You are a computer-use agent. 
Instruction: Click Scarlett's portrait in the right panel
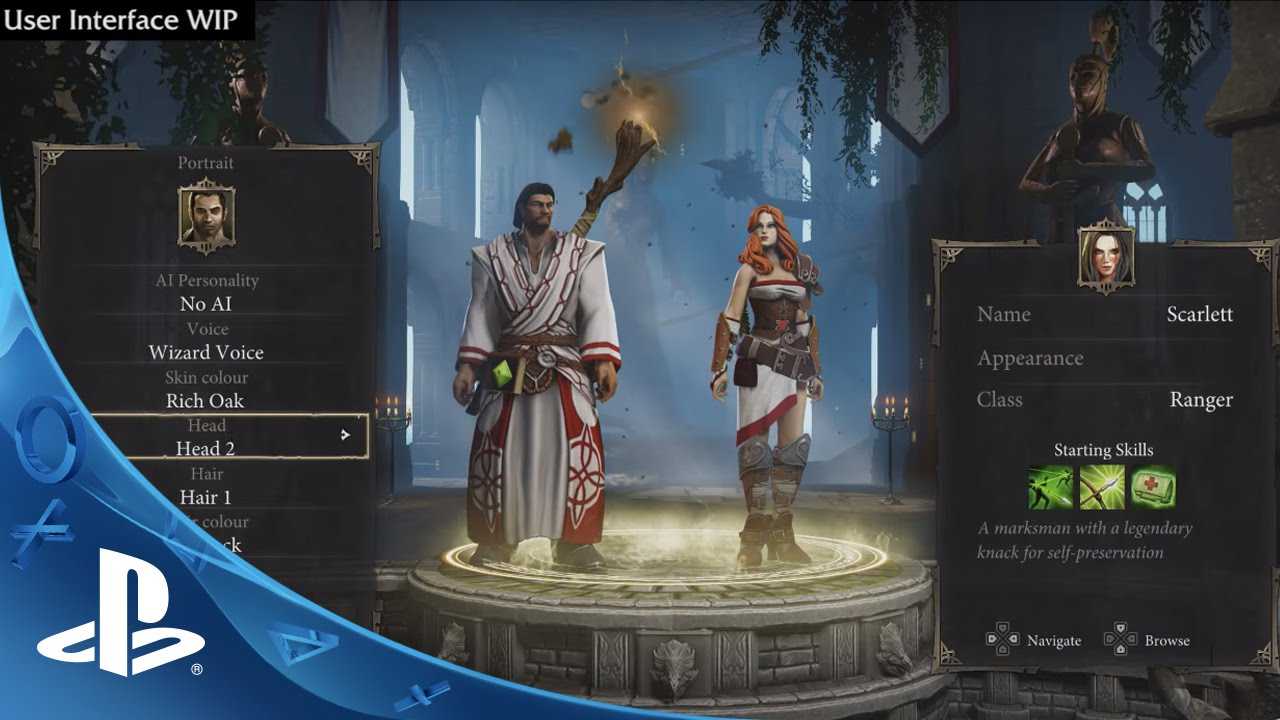point(1106,258)
